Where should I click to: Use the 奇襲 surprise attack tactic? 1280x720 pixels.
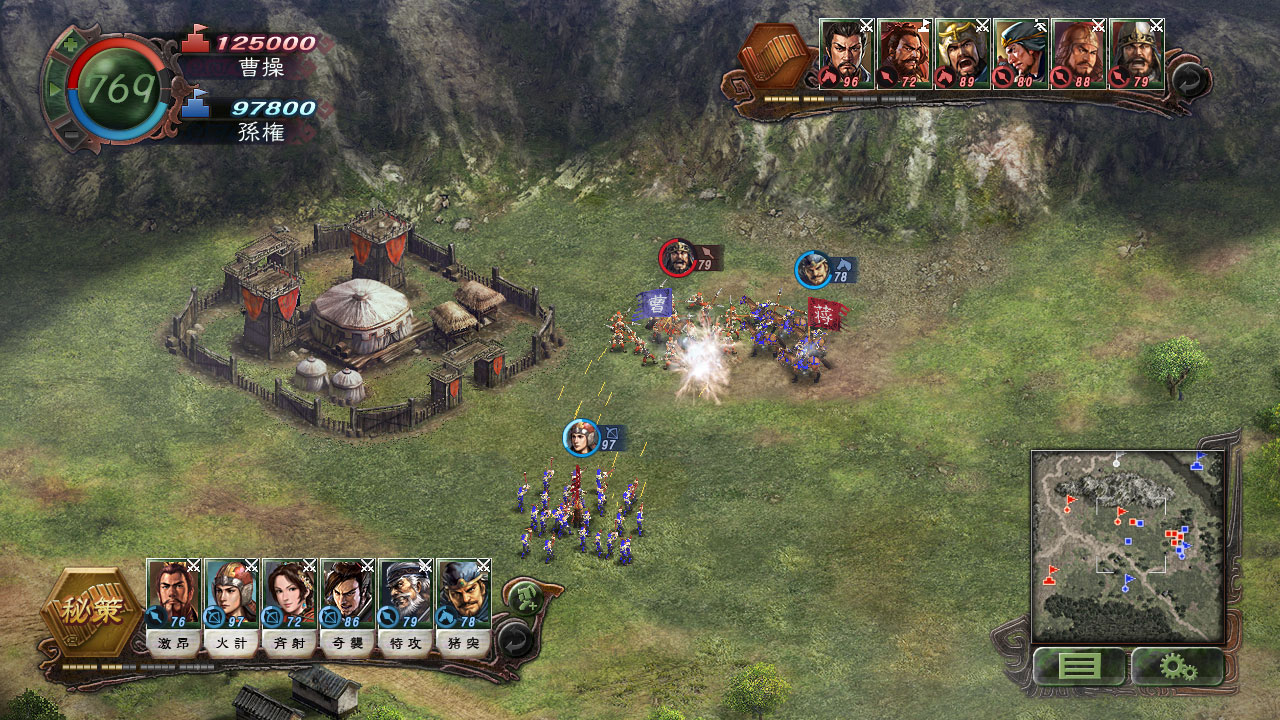[x=348, y=643]
